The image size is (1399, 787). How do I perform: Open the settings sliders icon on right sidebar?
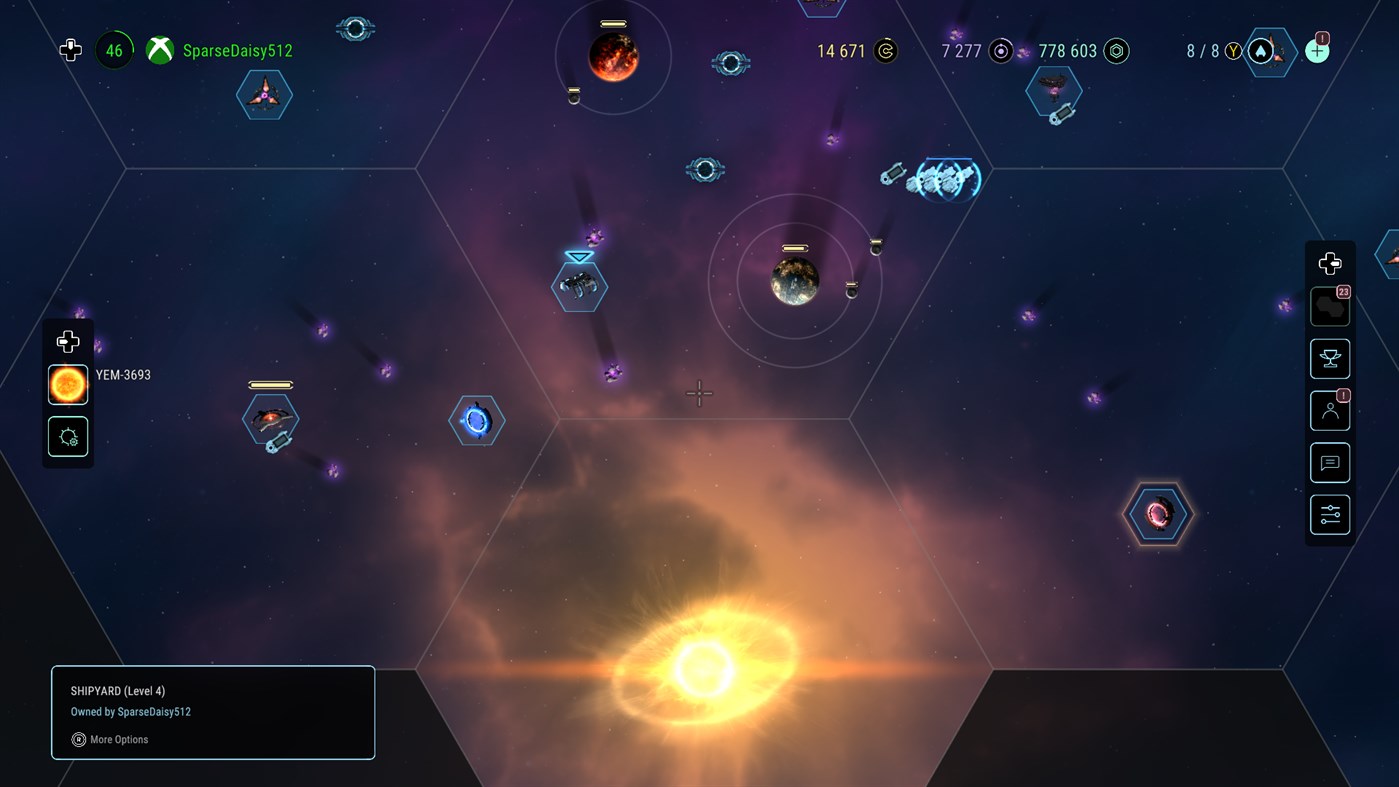click(x=1329, y=514)
